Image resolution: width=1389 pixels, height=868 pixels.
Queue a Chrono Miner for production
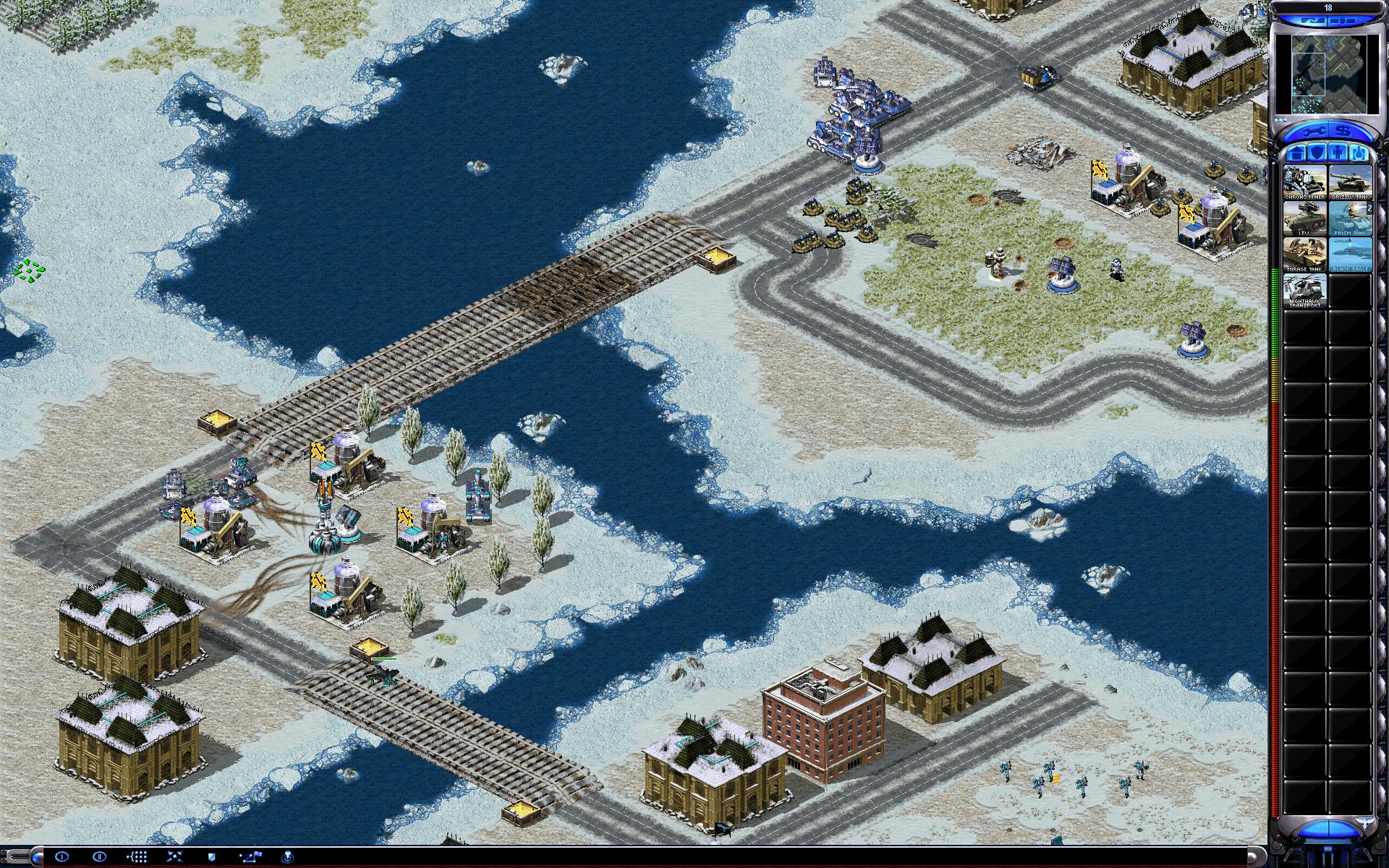click(x=1305, y=182)
